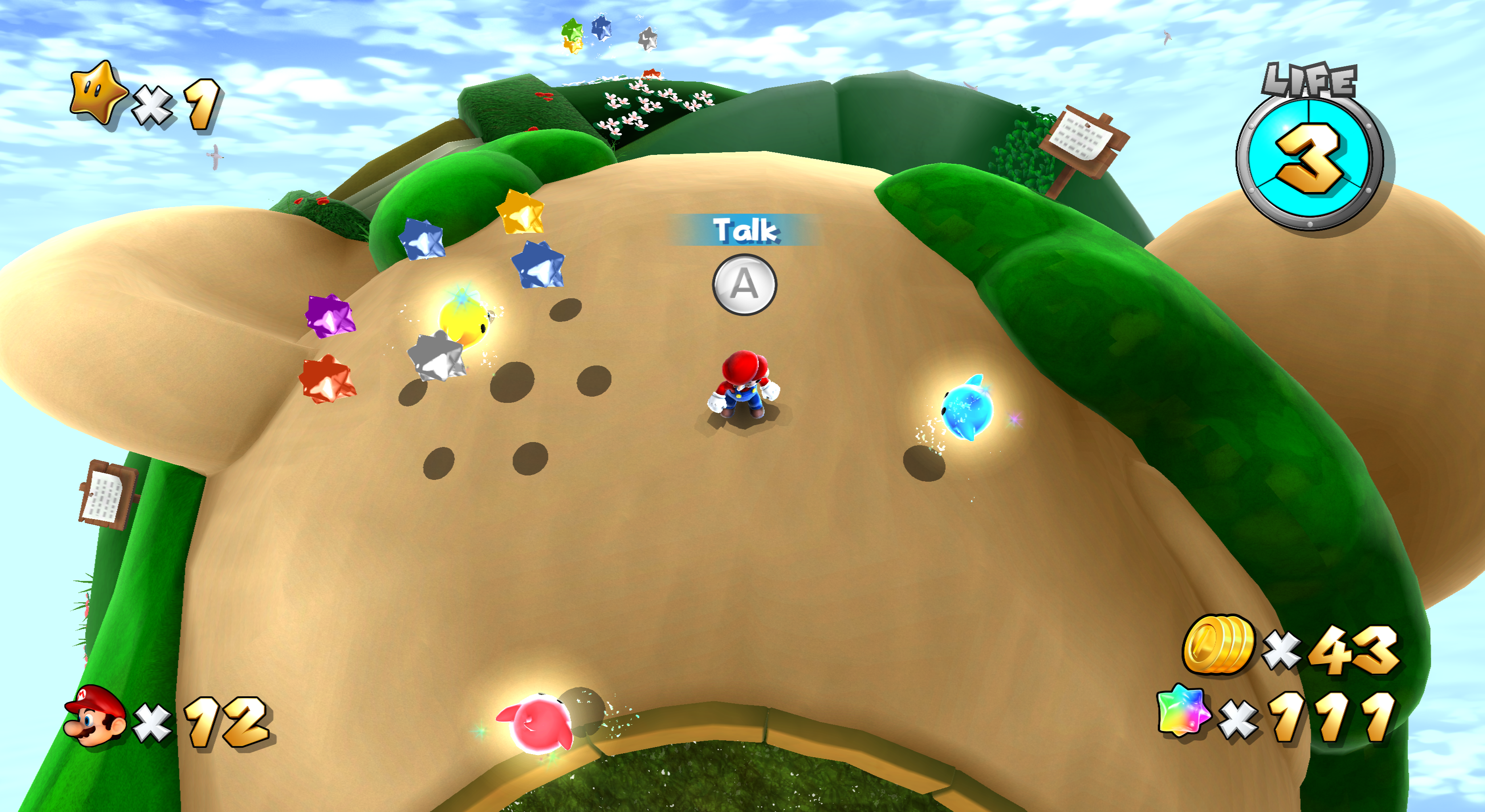Image resolution: width=1485 pixels, height=812 pixels.
Task: Select the rainbow Star Bit icon
Action: (1182, 711)
